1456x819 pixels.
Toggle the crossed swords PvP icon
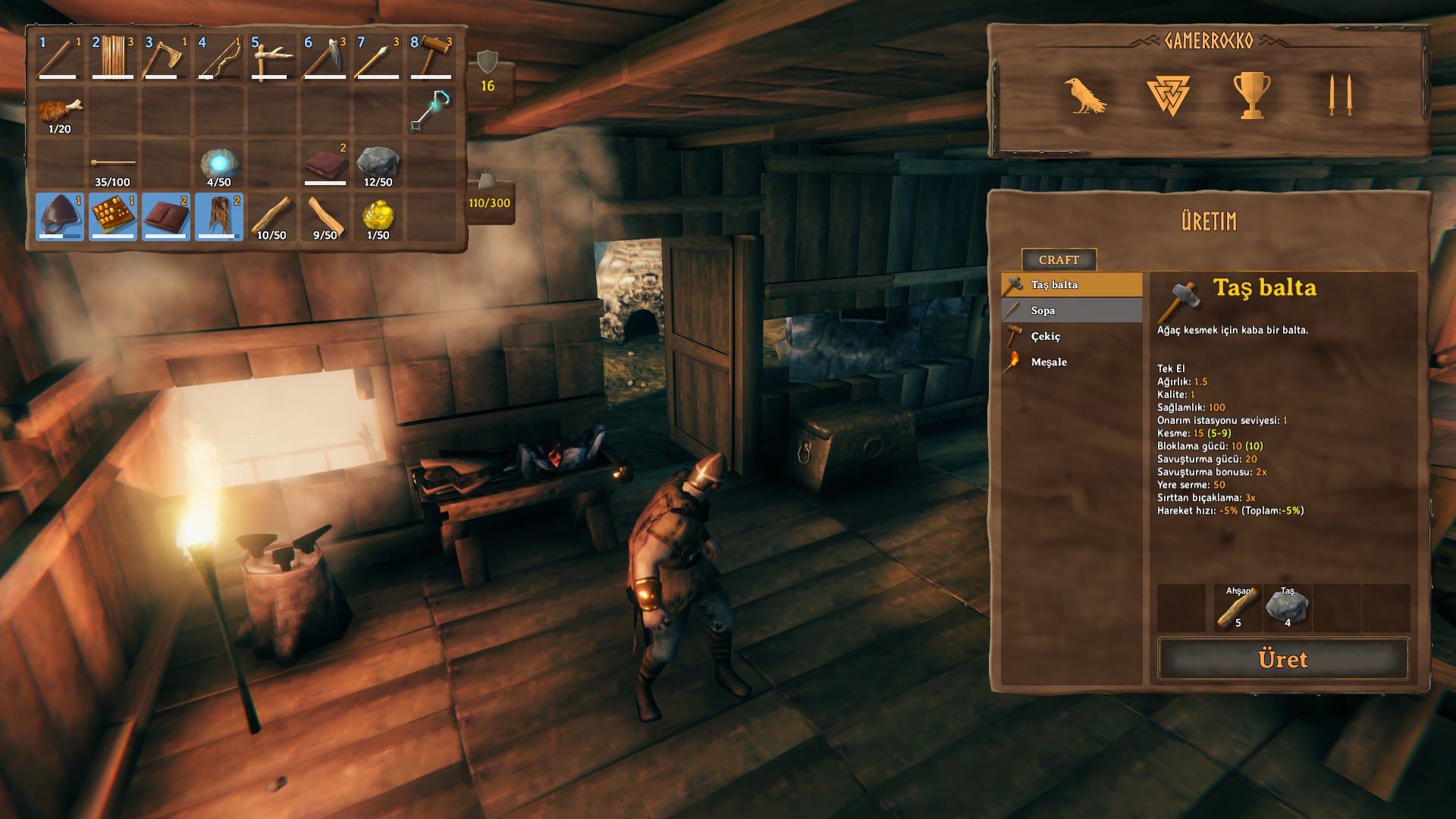[1340, 96]
